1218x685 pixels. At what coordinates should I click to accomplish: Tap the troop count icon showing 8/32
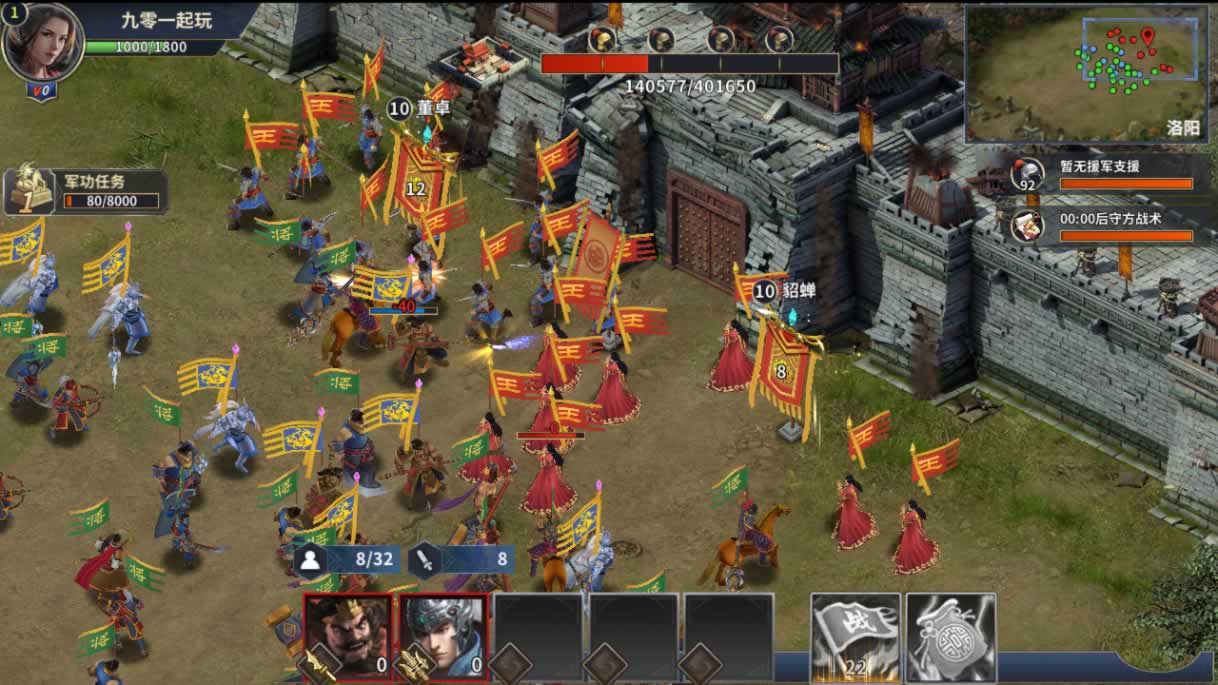[309, 559]
